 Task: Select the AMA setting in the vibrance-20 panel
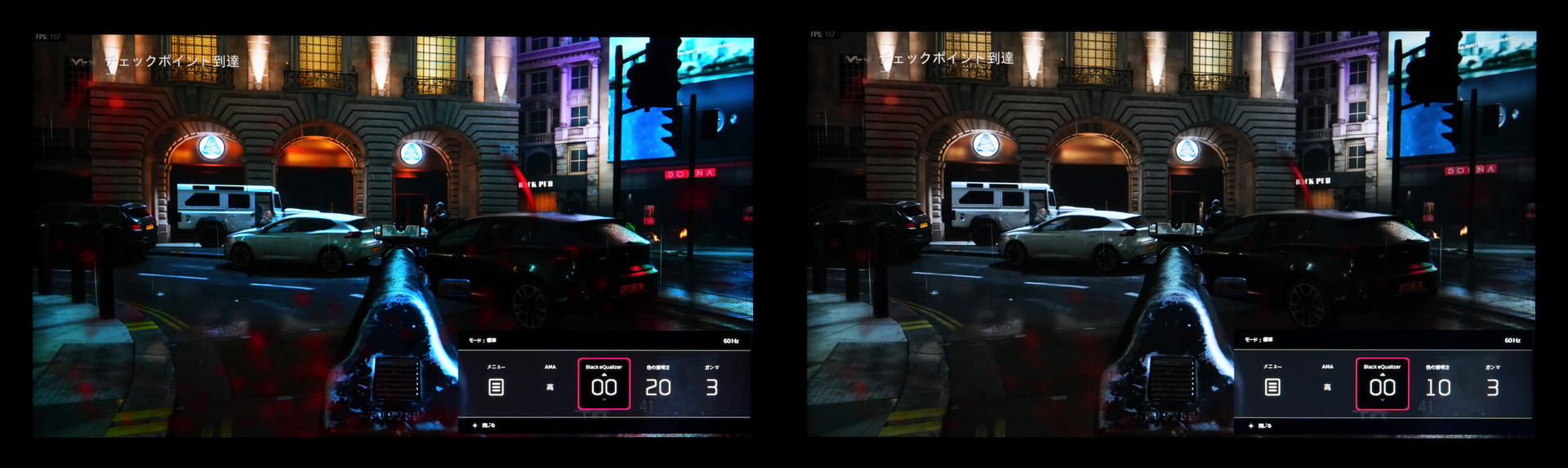(x=550, y=386)
